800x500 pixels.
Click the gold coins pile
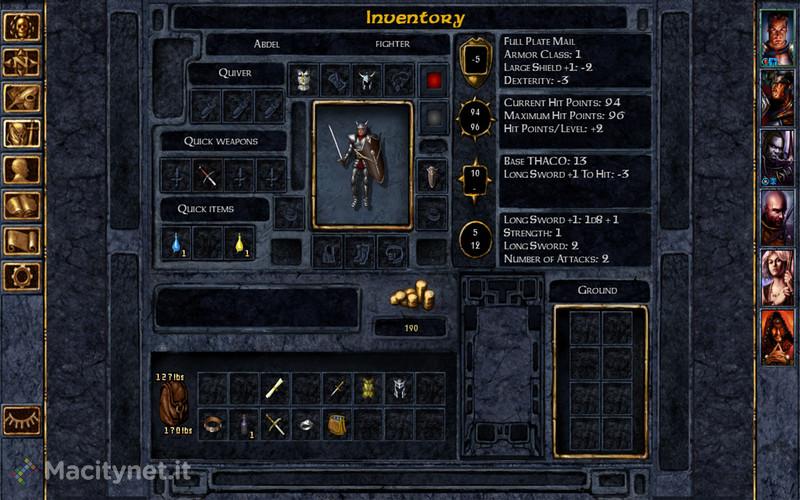pyautogui.click(x=411, y=299)
